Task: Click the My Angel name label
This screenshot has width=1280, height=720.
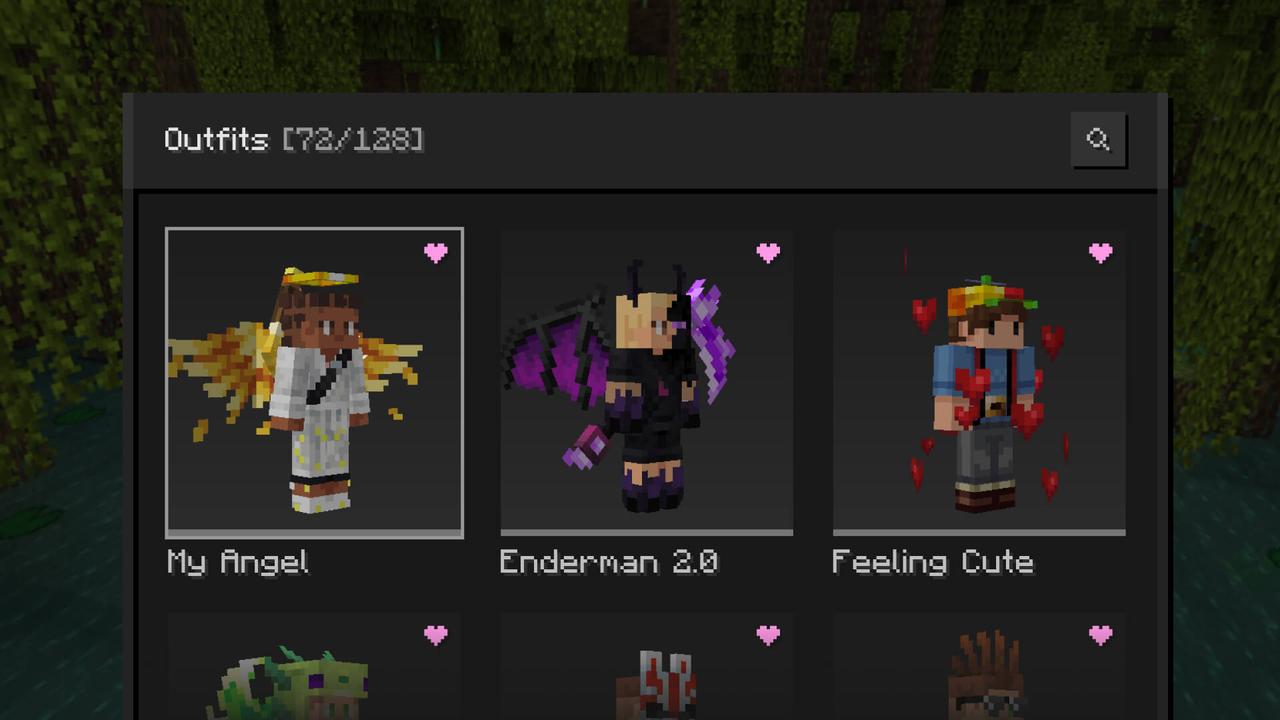Action: (x=237, y=563)
